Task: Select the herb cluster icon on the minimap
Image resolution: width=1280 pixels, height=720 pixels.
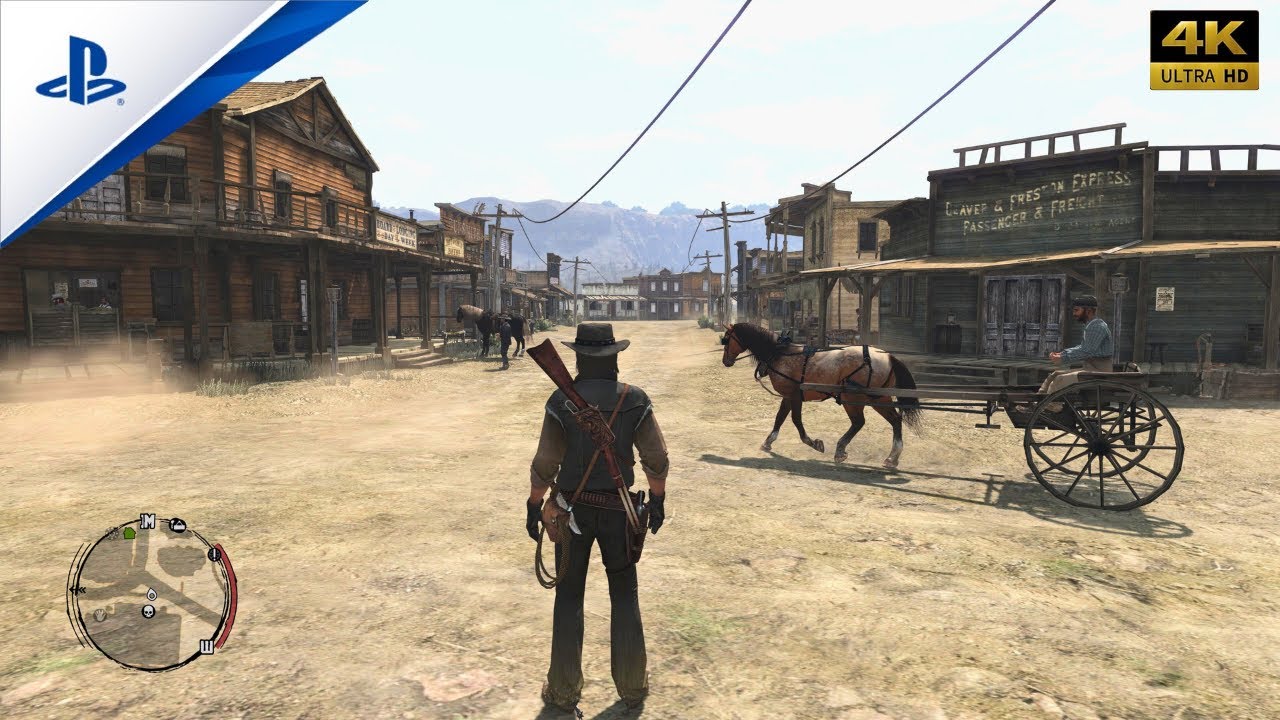Action: coord(111,532)
